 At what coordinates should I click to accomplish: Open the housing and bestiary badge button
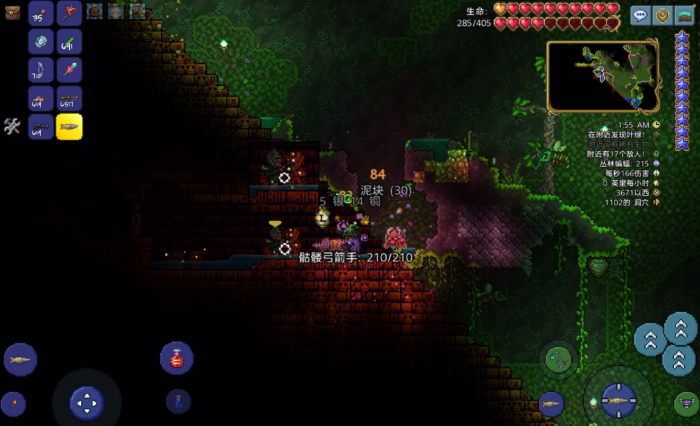point(662,15)
